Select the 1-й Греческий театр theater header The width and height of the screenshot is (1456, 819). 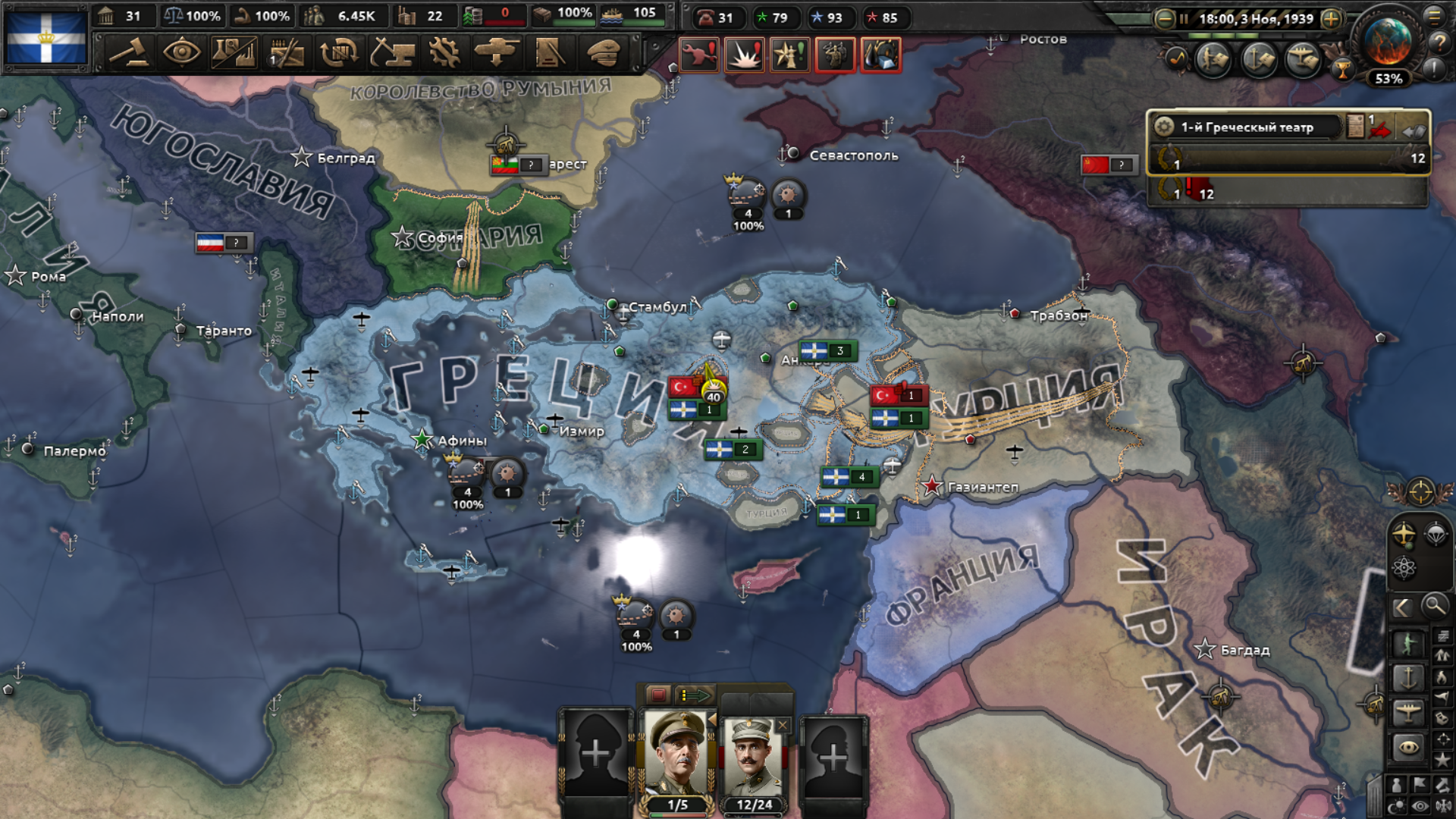(1247, 127)
